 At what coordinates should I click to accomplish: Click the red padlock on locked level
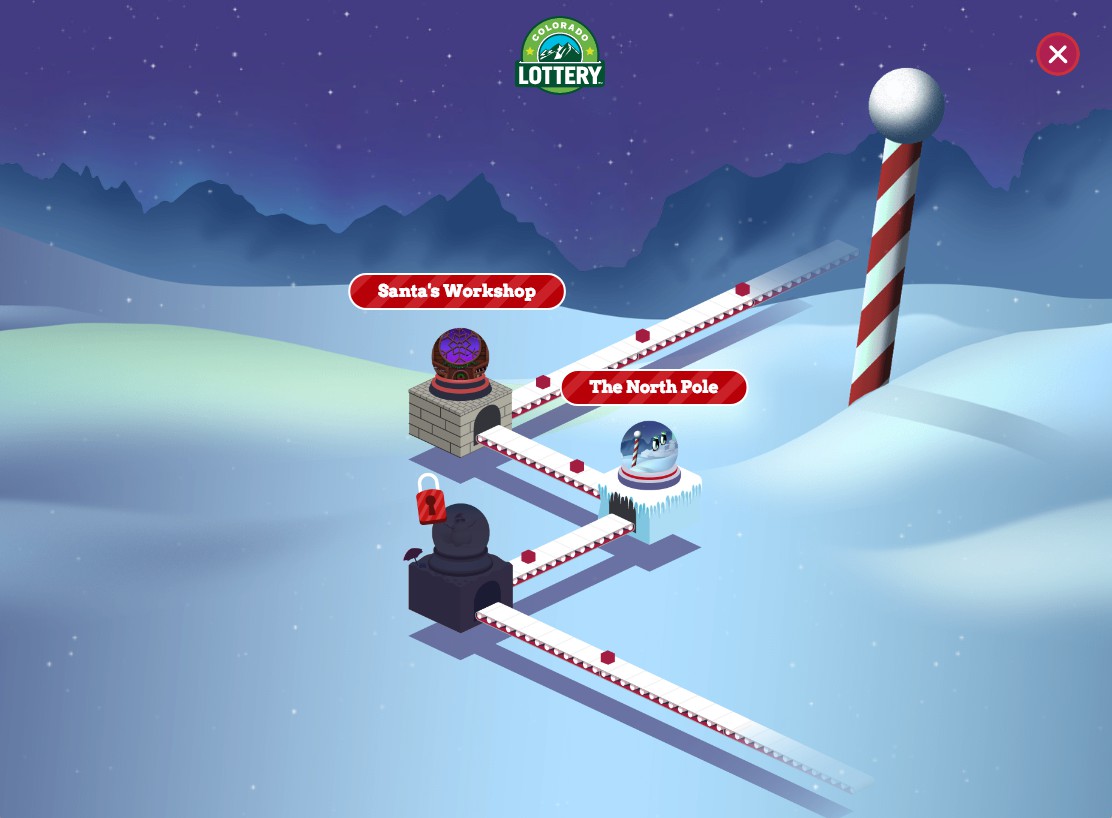click(430, 499)
